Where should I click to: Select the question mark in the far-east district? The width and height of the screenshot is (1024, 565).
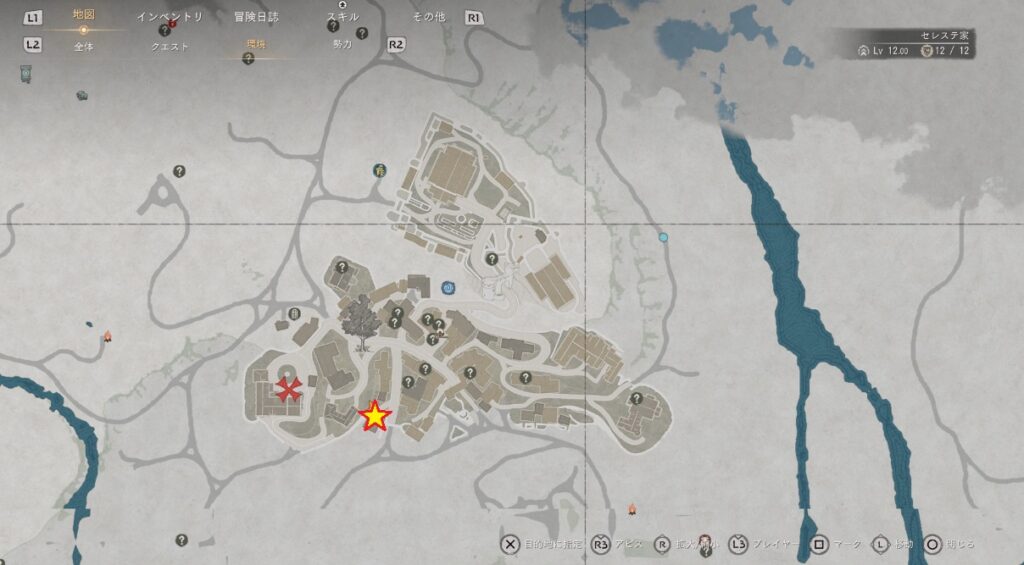[x=636, y=399]
